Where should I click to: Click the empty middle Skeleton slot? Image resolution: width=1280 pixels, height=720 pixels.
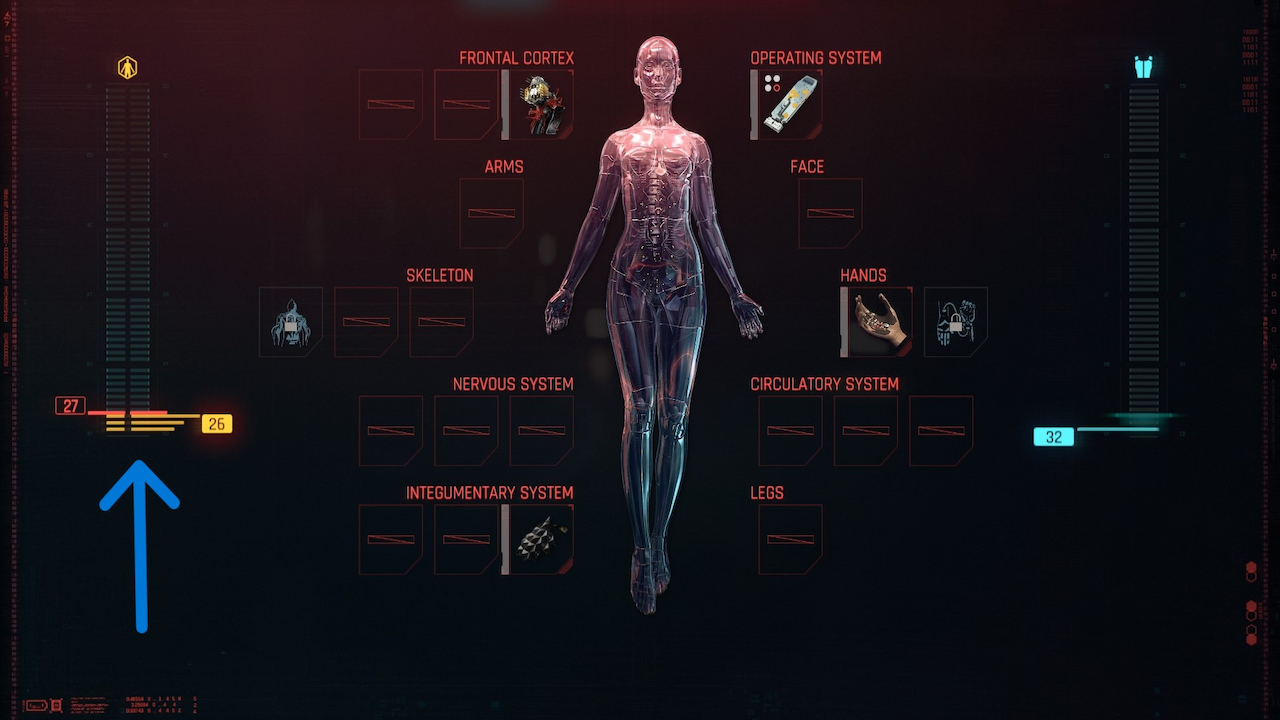pyautogui.click(x=365, y=322)
